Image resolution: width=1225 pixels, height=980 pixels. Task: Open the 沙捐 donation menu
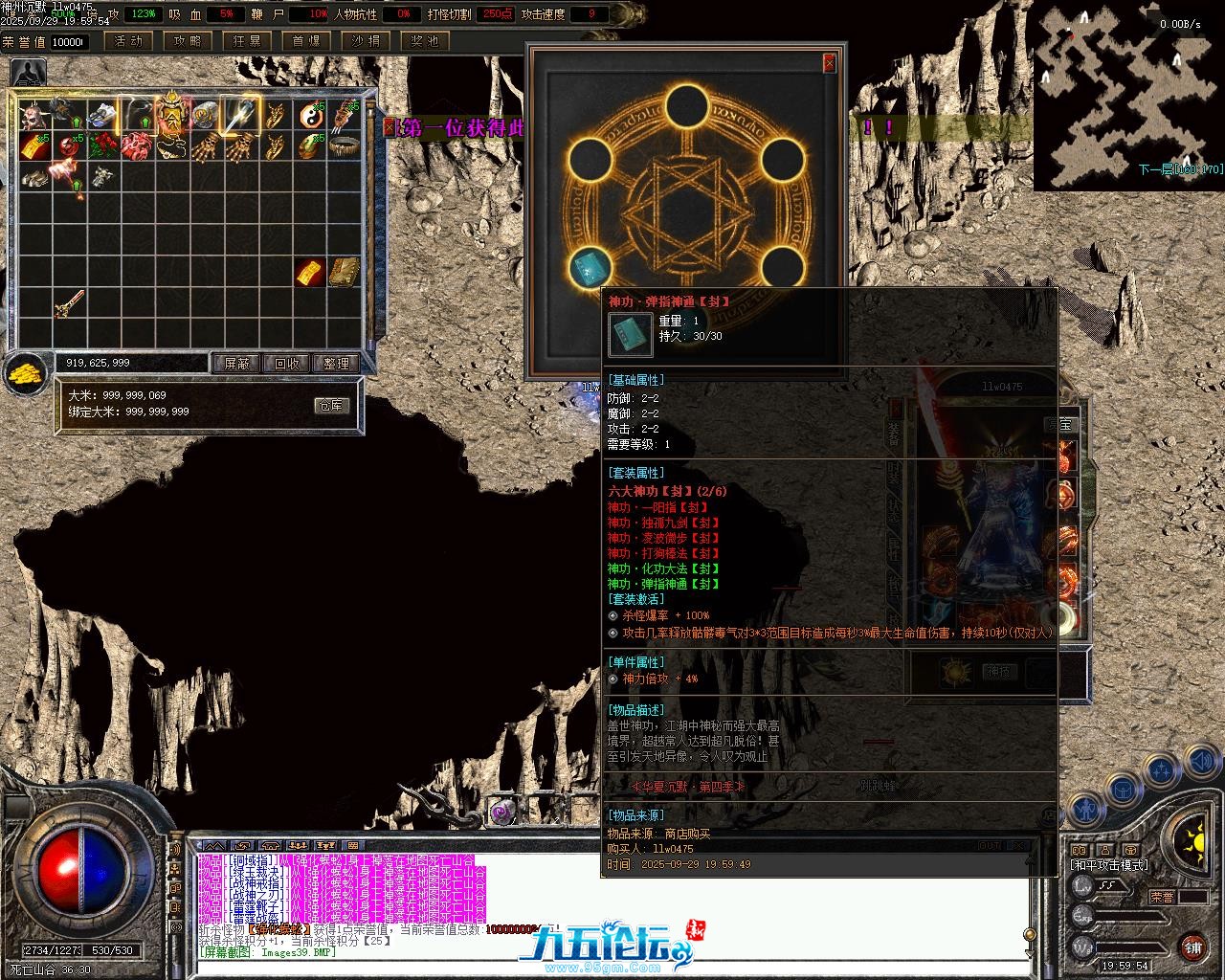(x=366, y=41)
